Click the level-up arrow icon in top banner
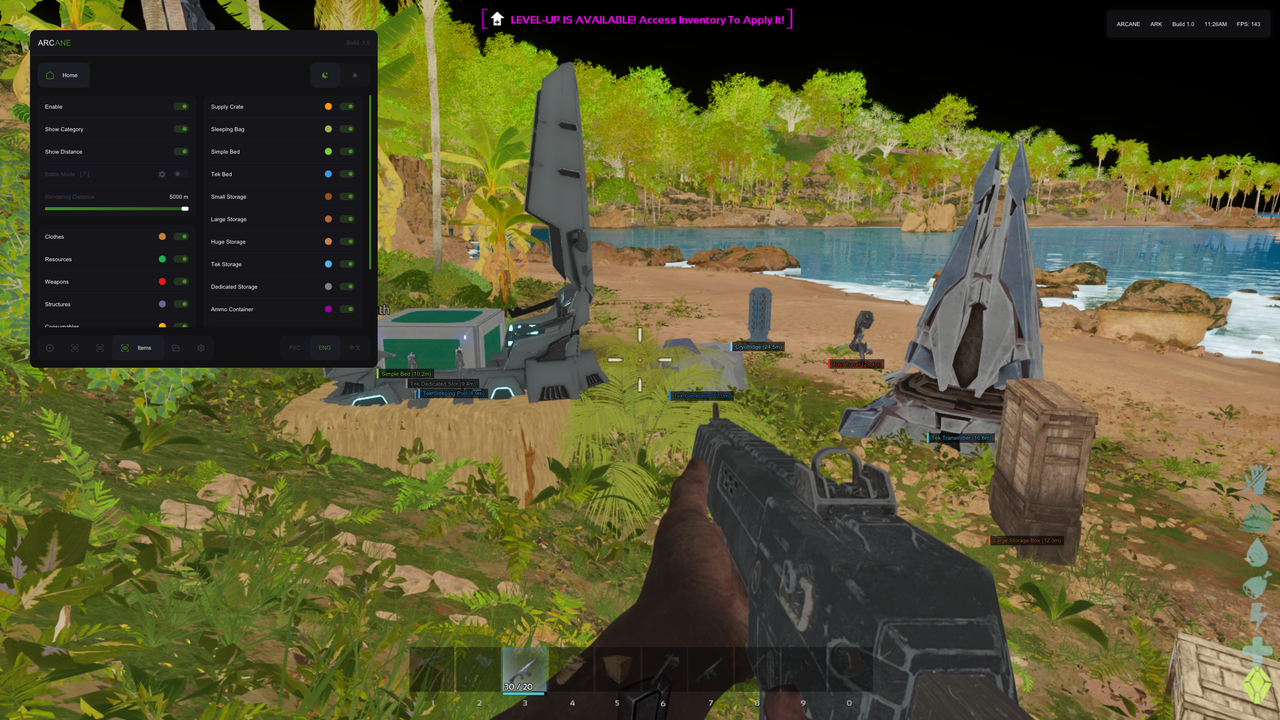Image resolution: width=1280 pixels, height=720 pixels. coord(495,18)
